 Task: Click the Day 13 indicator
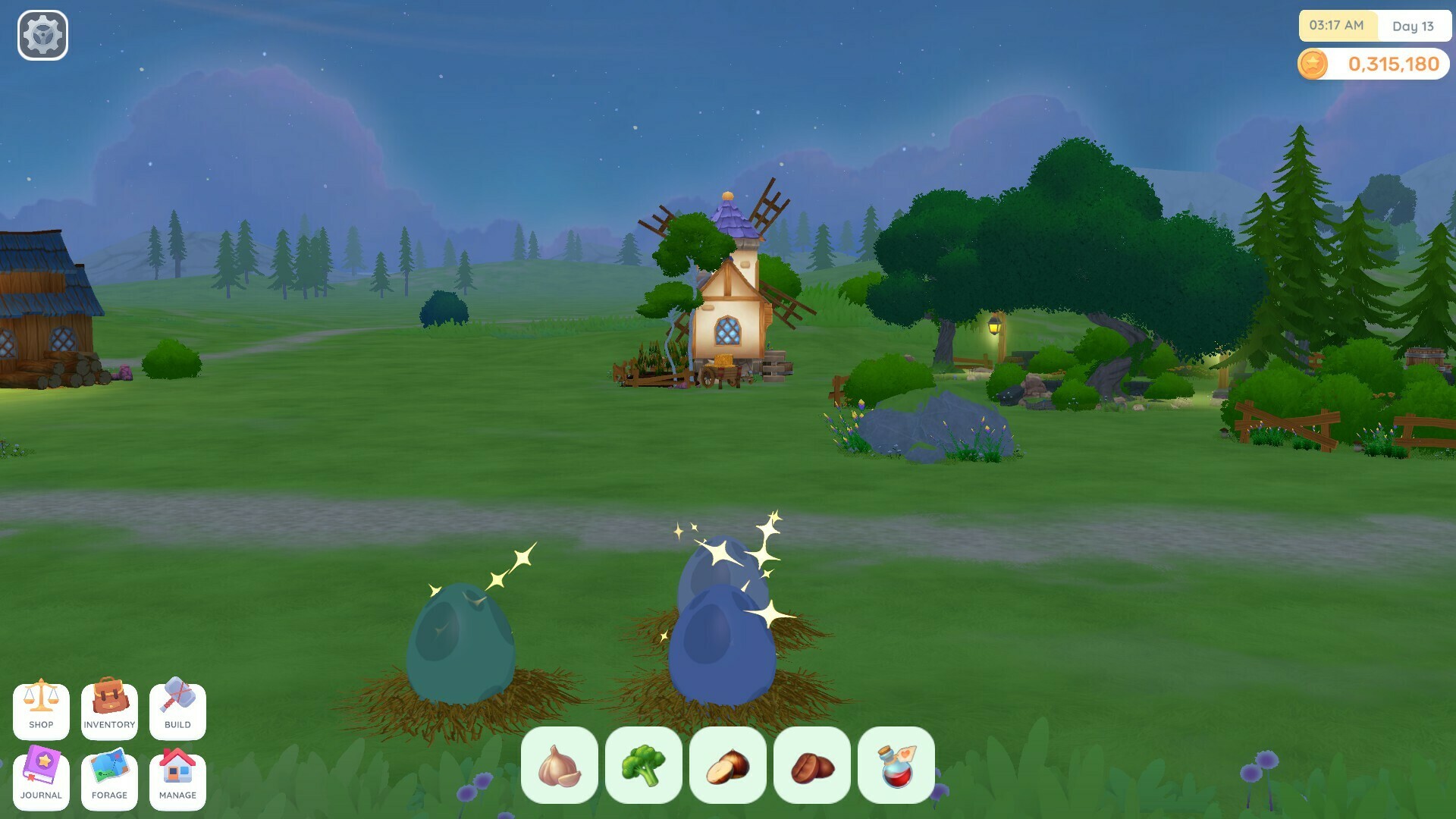tap(1415, 27)
